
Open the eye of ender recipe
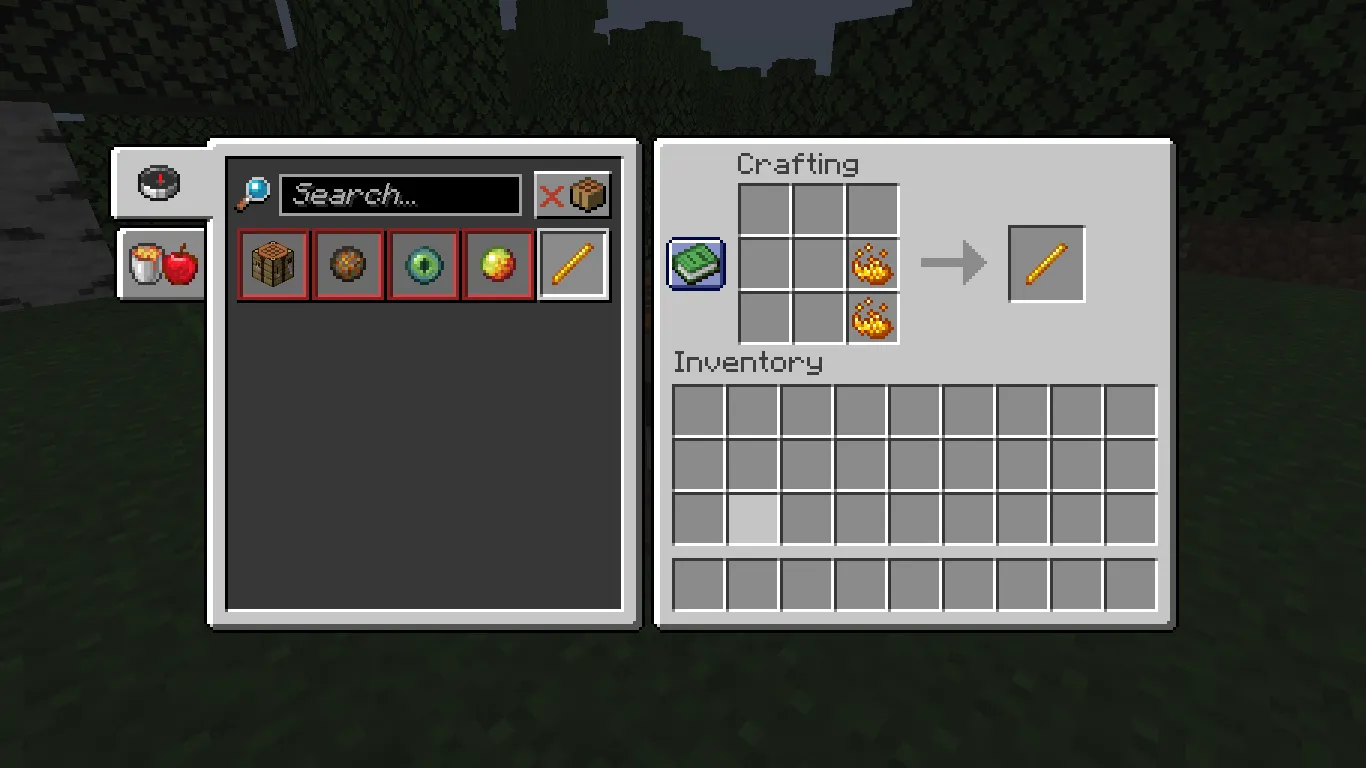(x=422, y=264)
